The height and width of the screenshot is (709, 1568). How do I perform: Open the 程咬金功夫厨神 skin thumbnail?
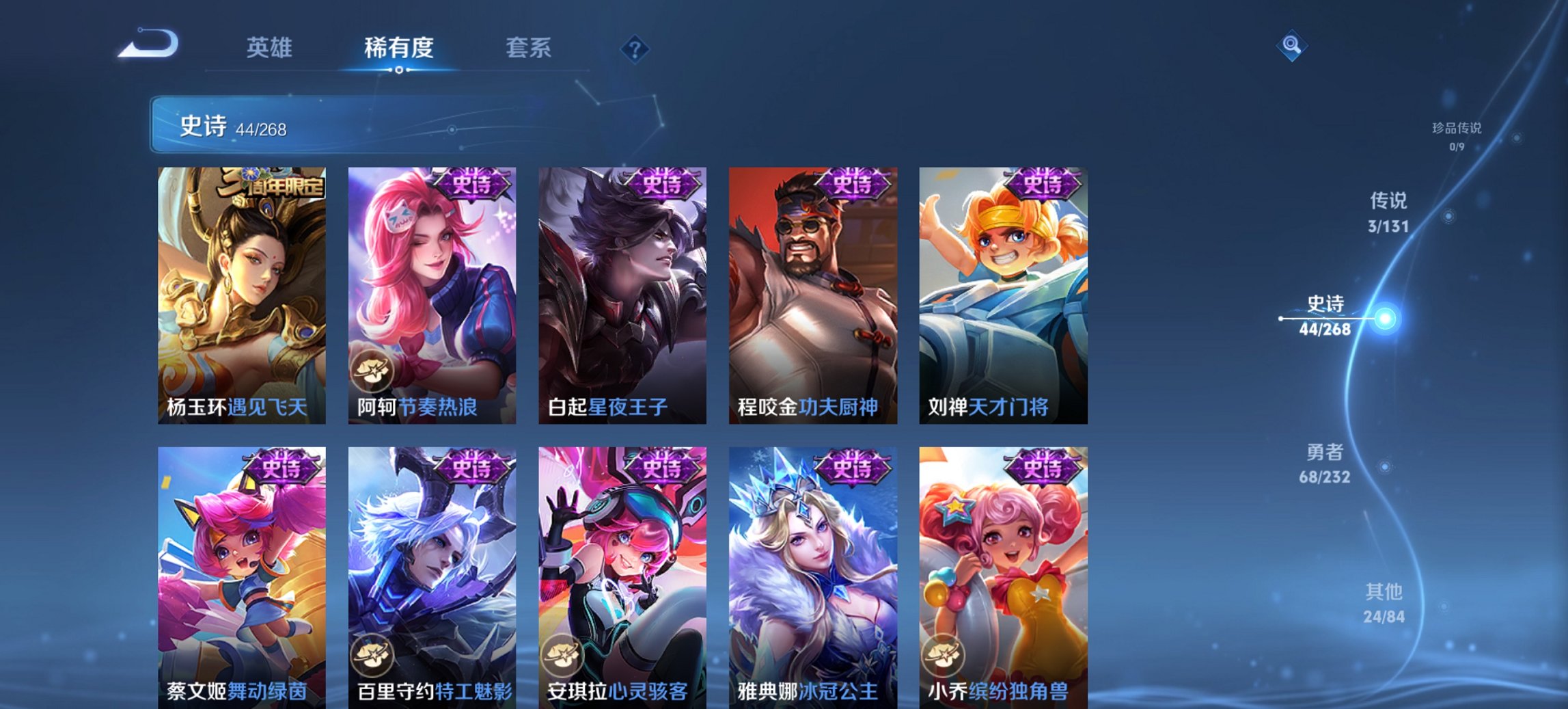tap(813, 294)
